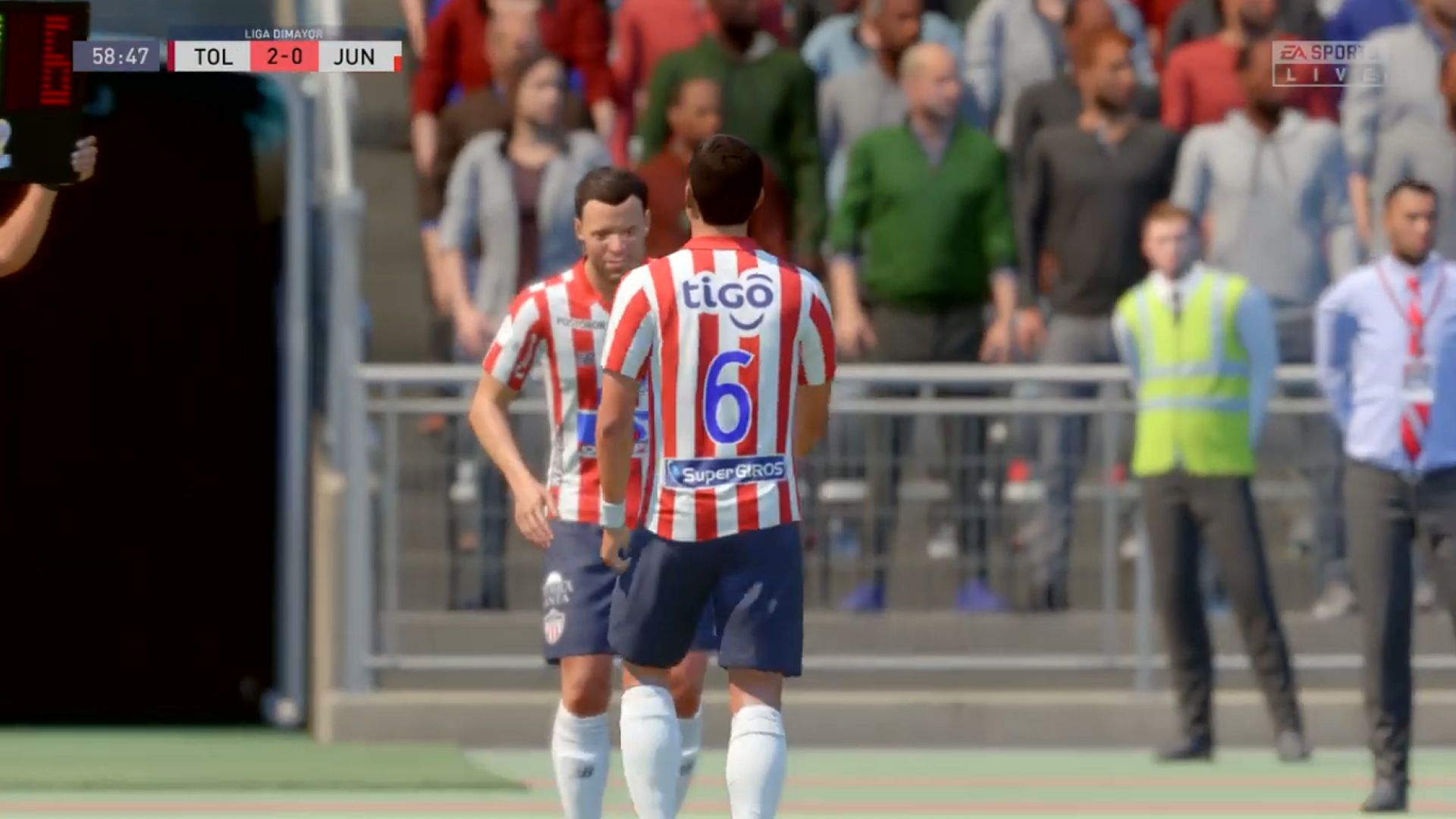Expand the LIGA DIMAYOR header
Image resolution: width=1456 pixels, height=819 pixels.
pos(284,32)
